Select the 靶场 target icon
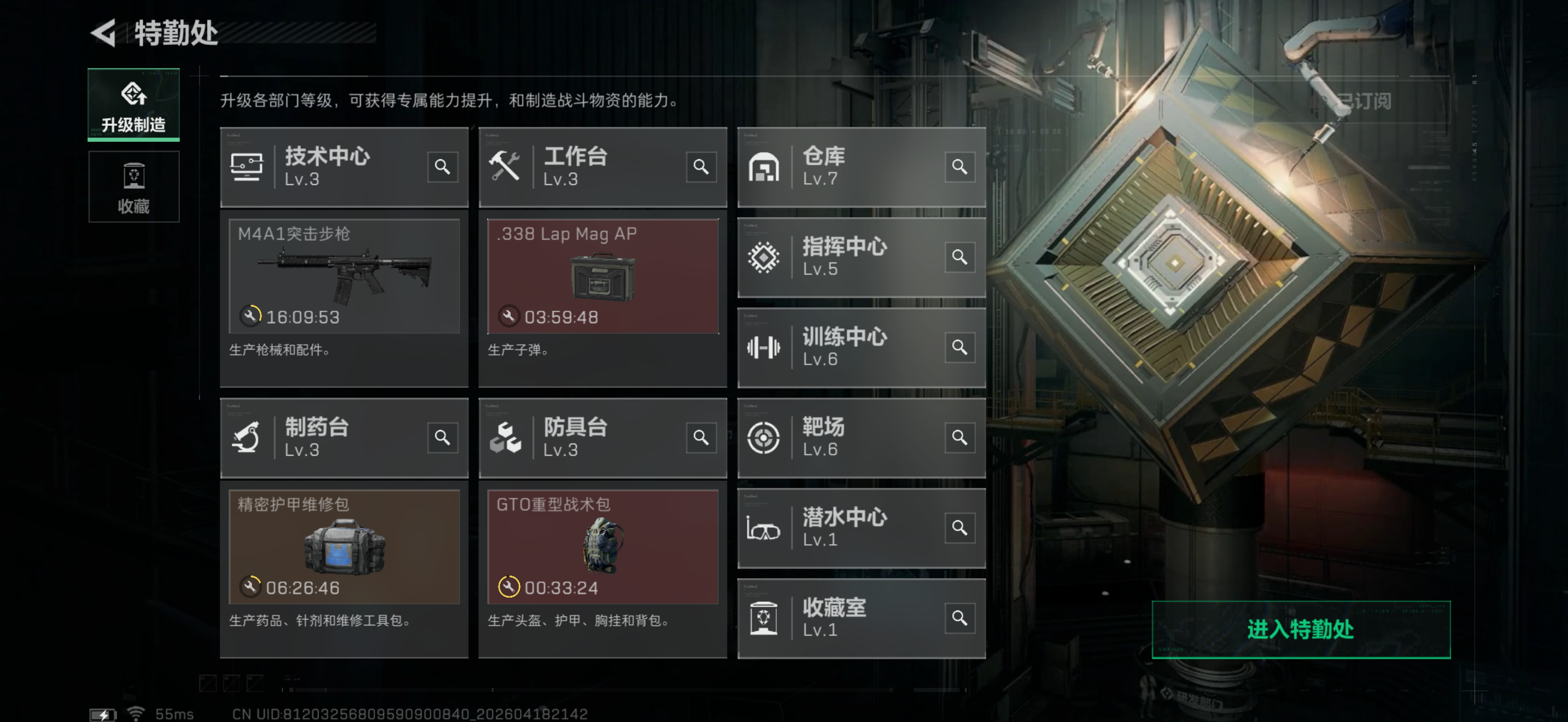This screenshot has height=722, width=1568. (x=764, y=437)
